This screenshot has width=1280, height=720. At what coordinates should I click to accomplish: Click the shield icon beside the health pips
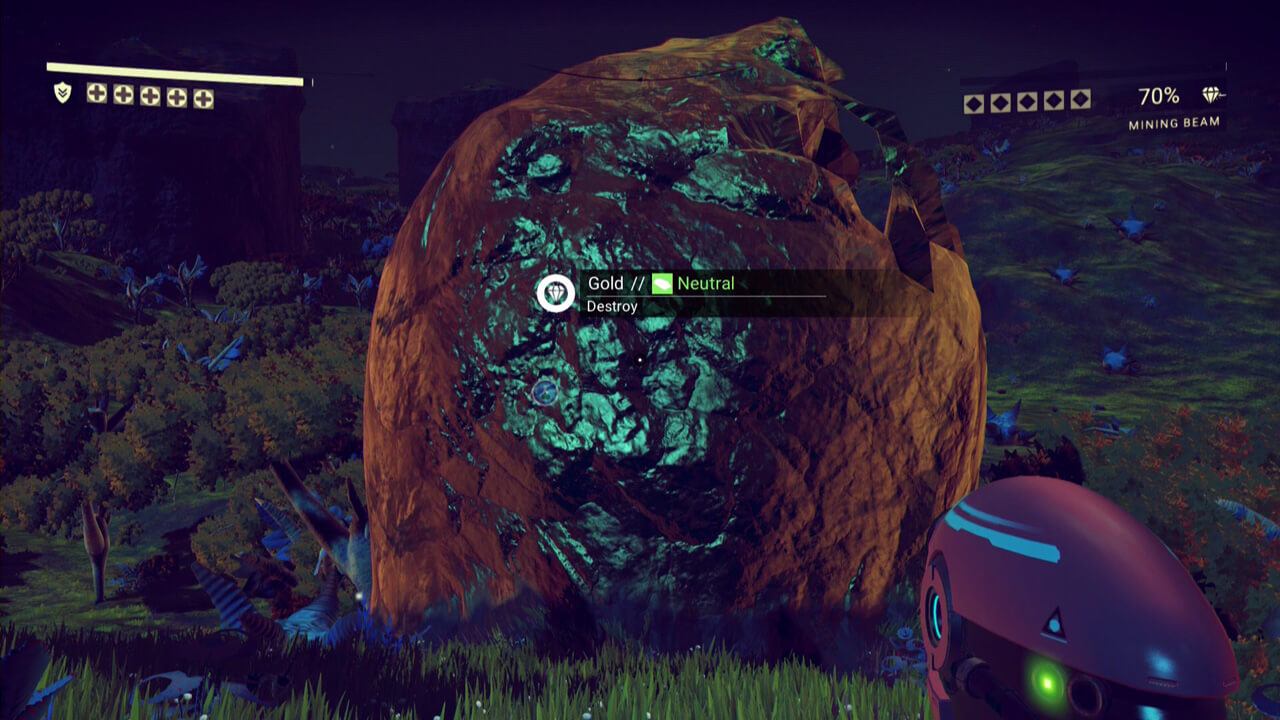(62, 93)
